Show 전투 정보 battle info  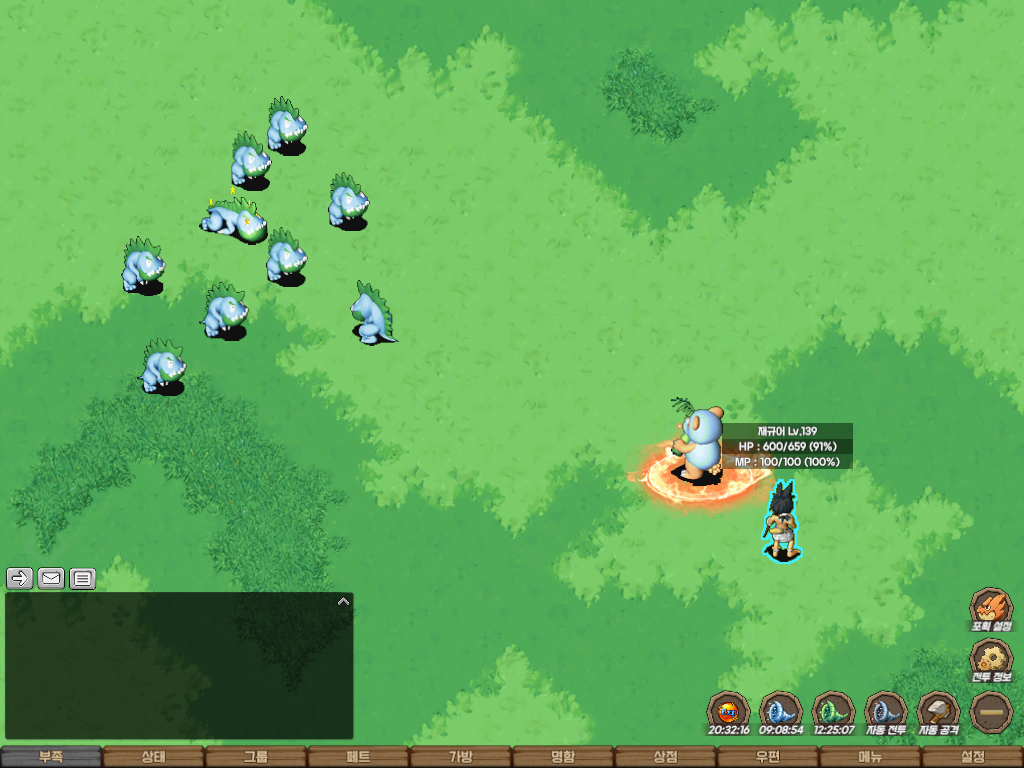click(991, 659)
